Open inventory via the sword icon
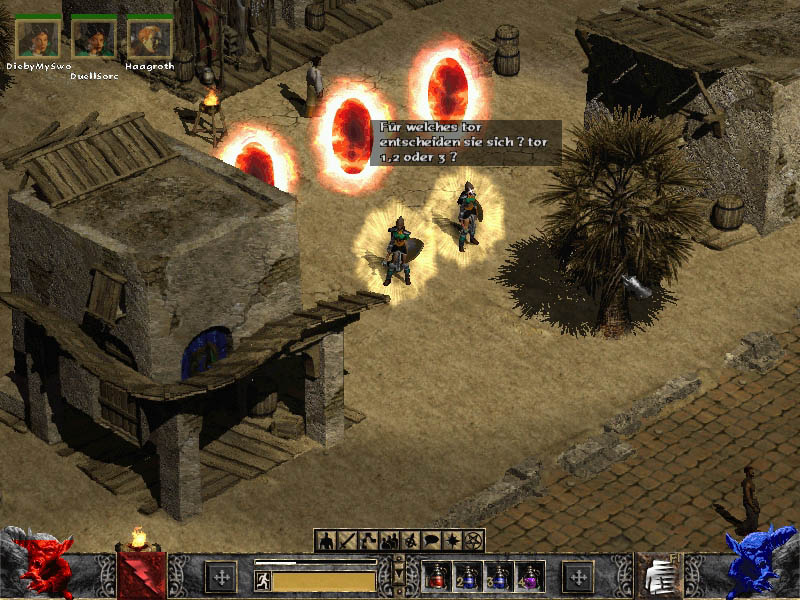Viewport: 800px width, 600px height. tap(346, 541)
